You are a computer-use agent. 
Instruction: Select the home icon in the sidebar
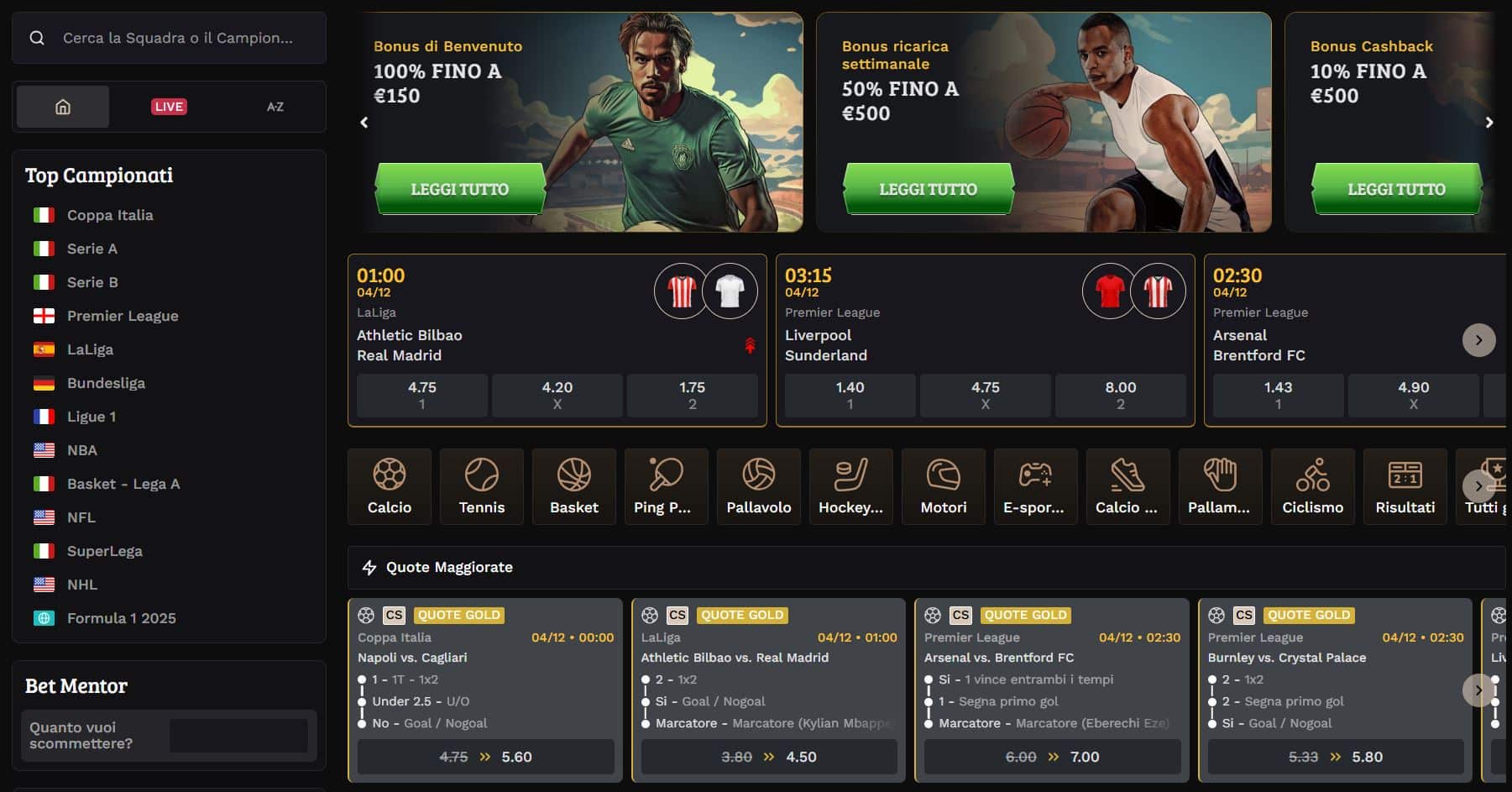(x=62, y=106)
